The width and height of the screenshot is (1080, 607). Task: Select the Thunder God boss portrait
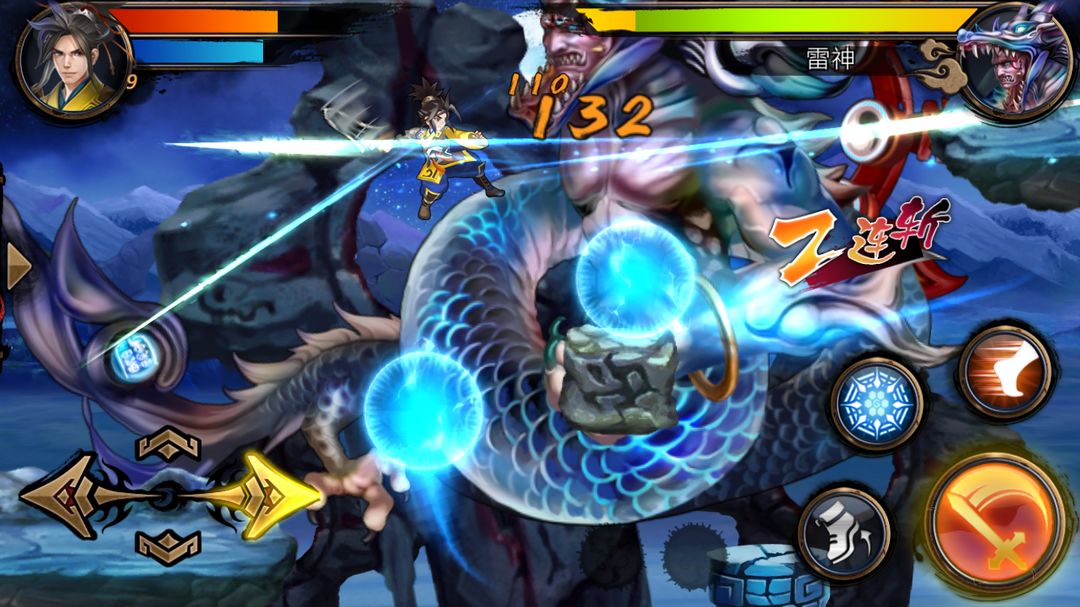tap(1013, 60)
